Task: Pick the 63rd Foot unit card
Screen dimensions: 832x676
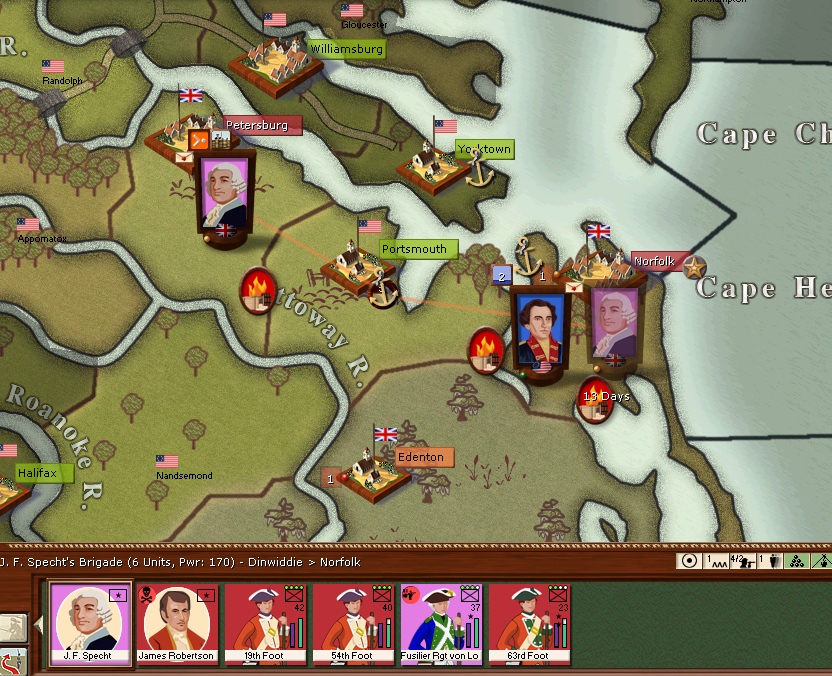Action: point(530,625)
